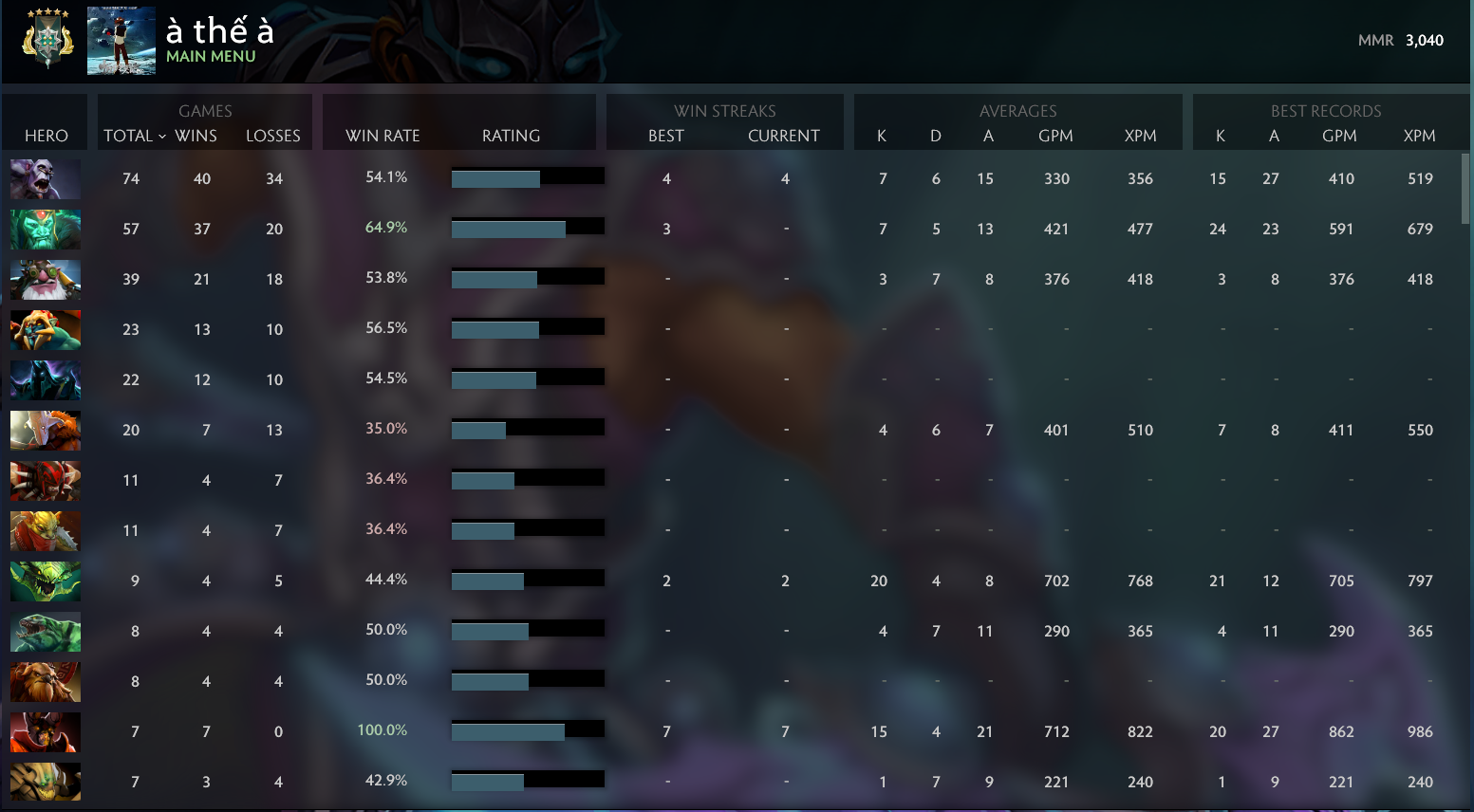Click the Sniper hero portrait
Viewport: 1474px width, 812px height.
click(x=45, y=279)
